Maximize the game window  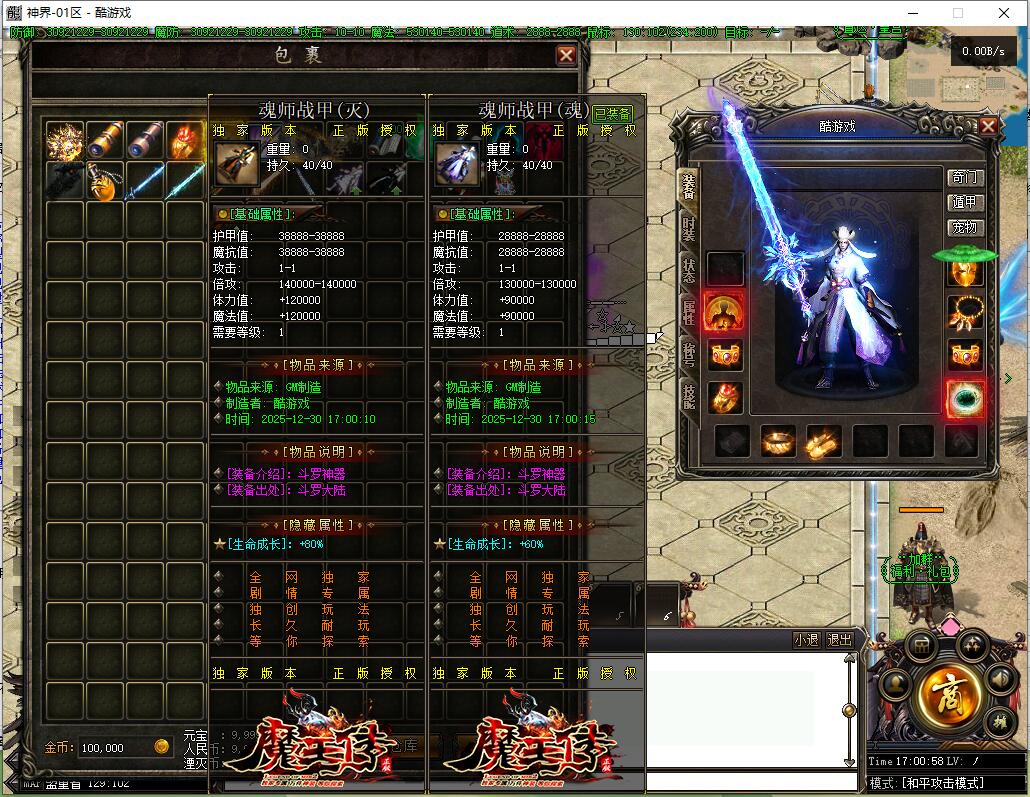point(957,13)
